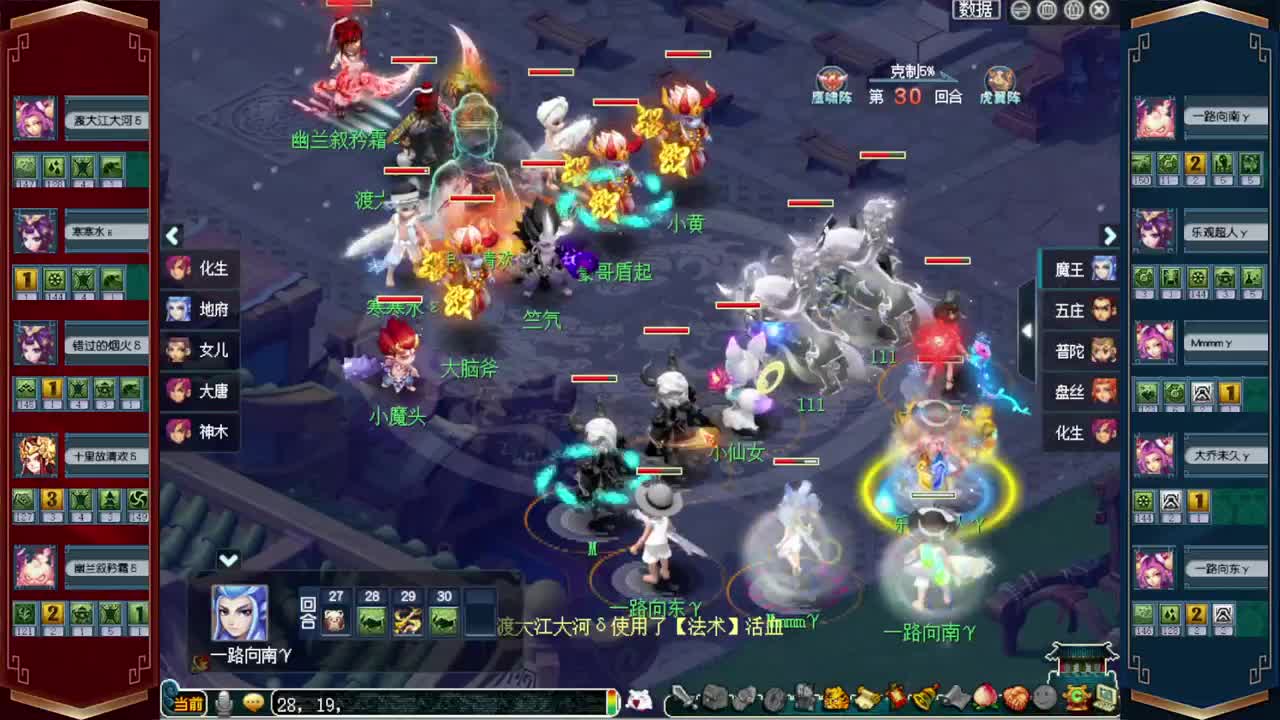This screenshot has height=720, width=1280.
Task: Click the 数据 button at the top
Action: 975,9
